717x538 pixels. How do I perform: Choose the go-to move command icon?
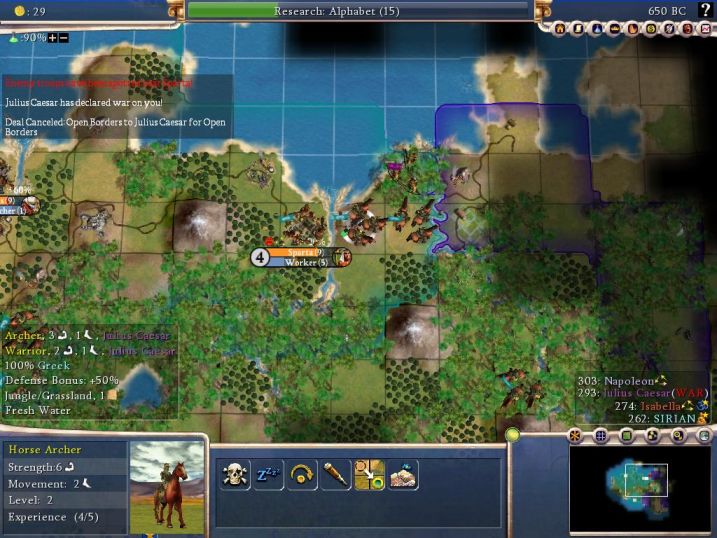coord(369,475)
